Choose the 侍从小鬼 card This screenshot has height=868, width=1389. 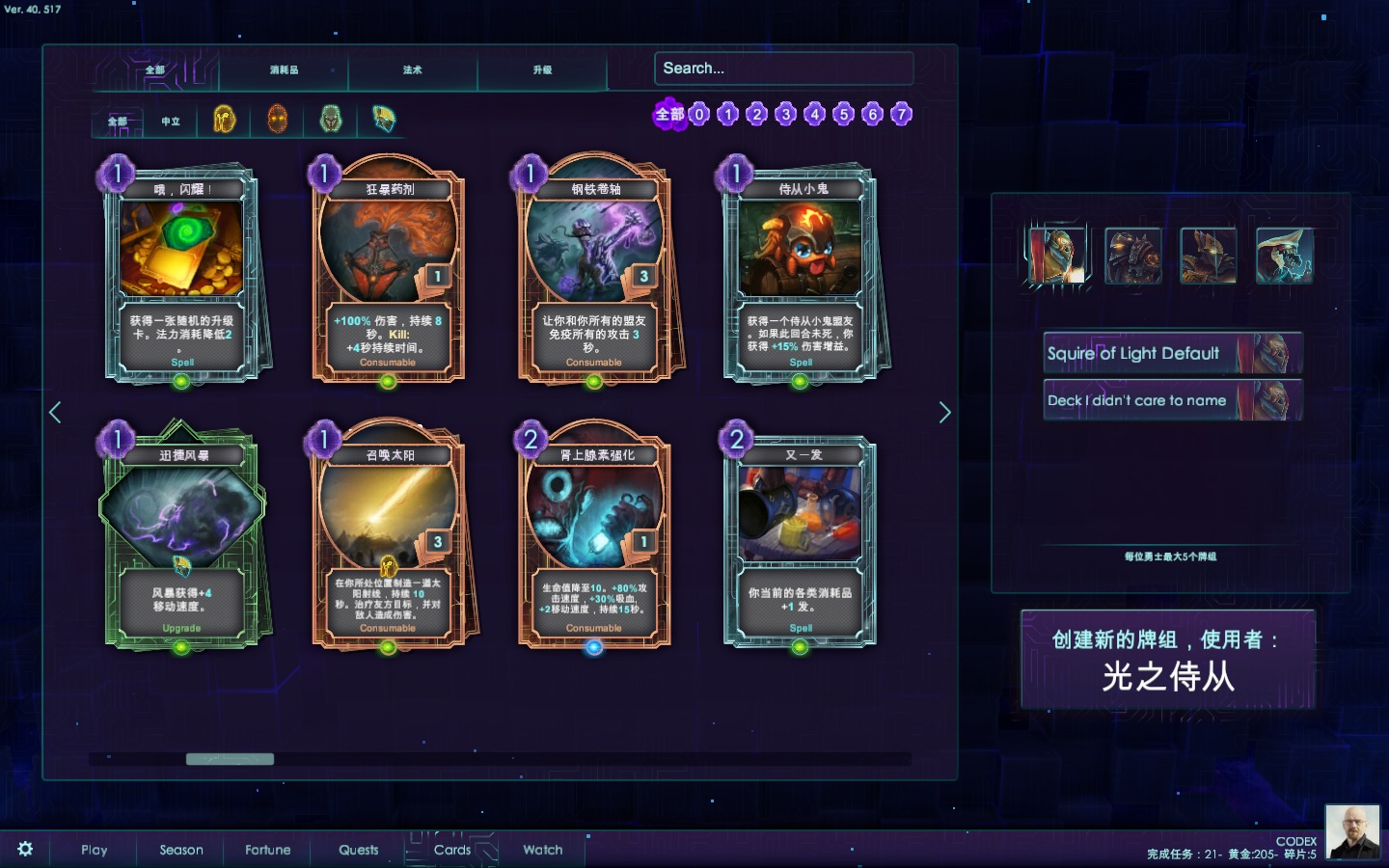800,277
